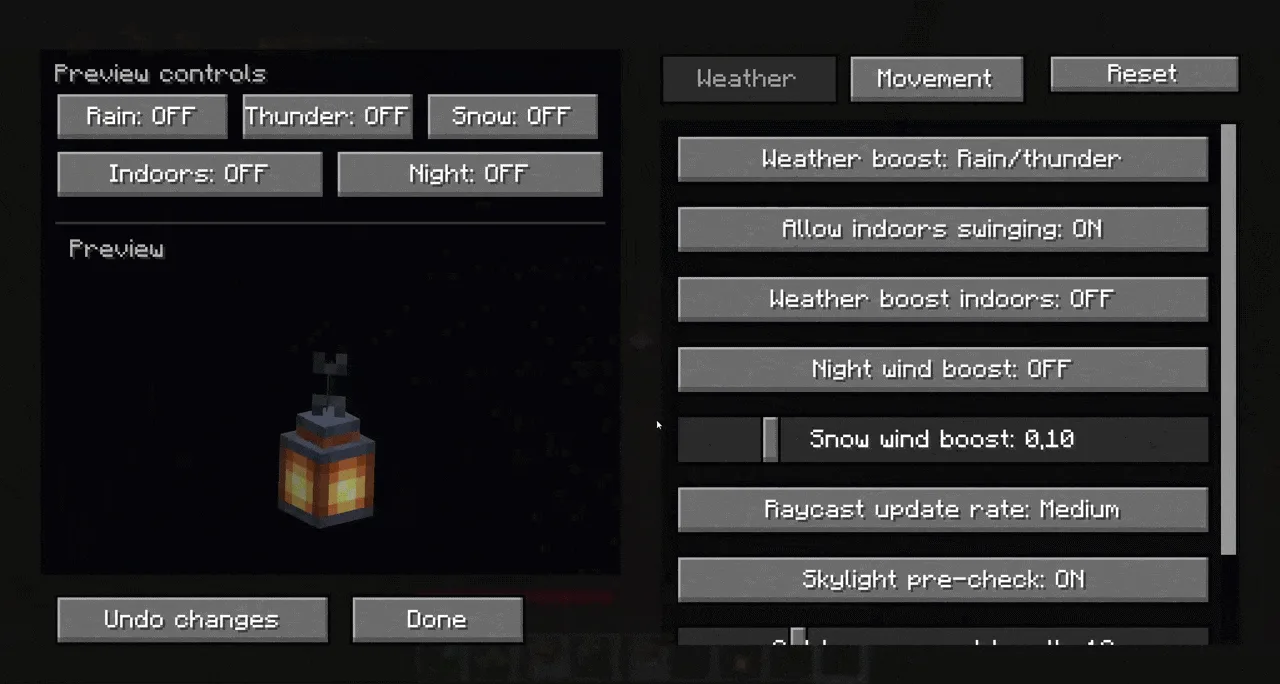Toggle Allow indoors swinging

coord(942,229)
